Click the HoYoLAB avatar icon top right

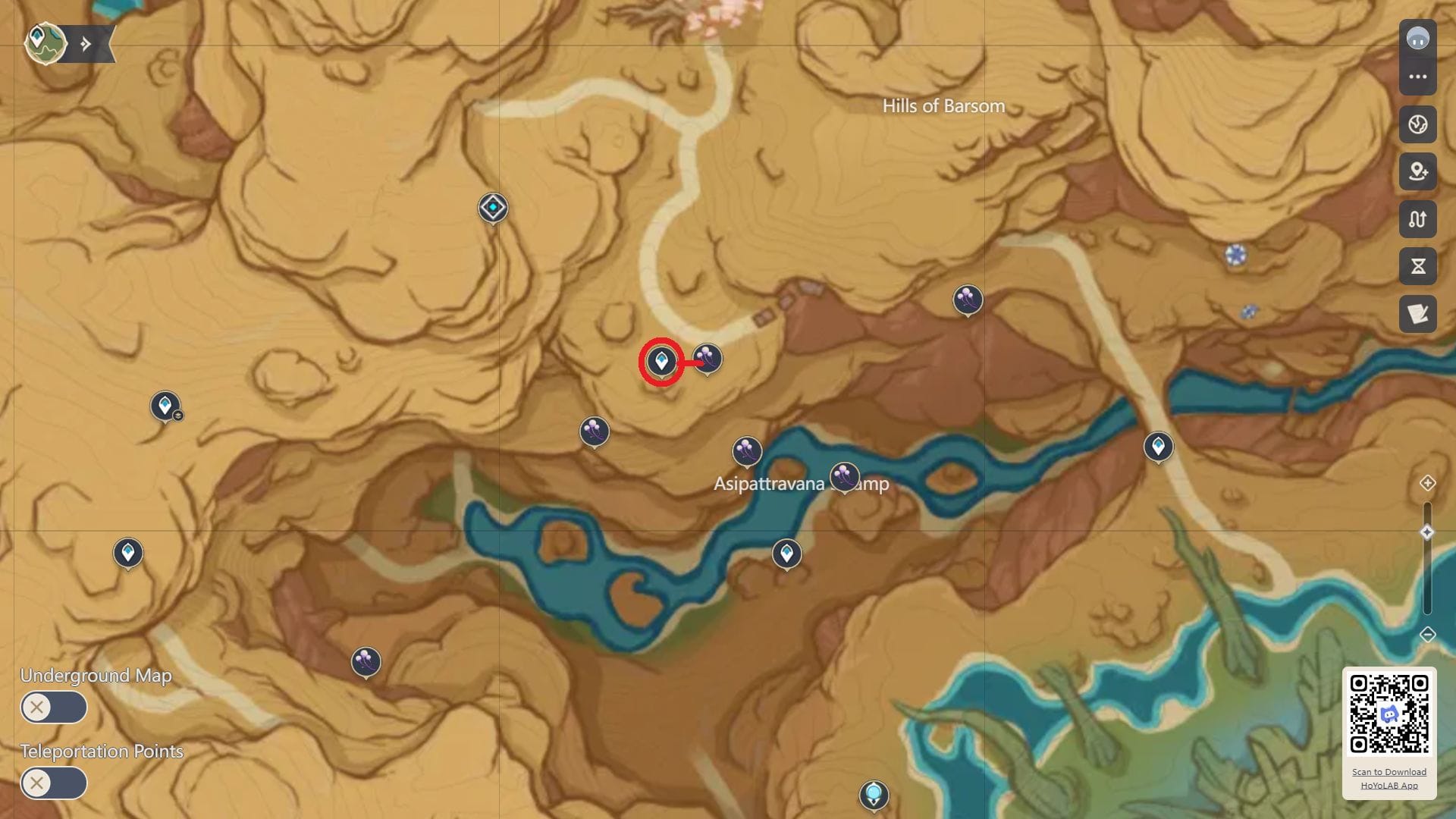pyautogui.click(x=1418, y=36)
